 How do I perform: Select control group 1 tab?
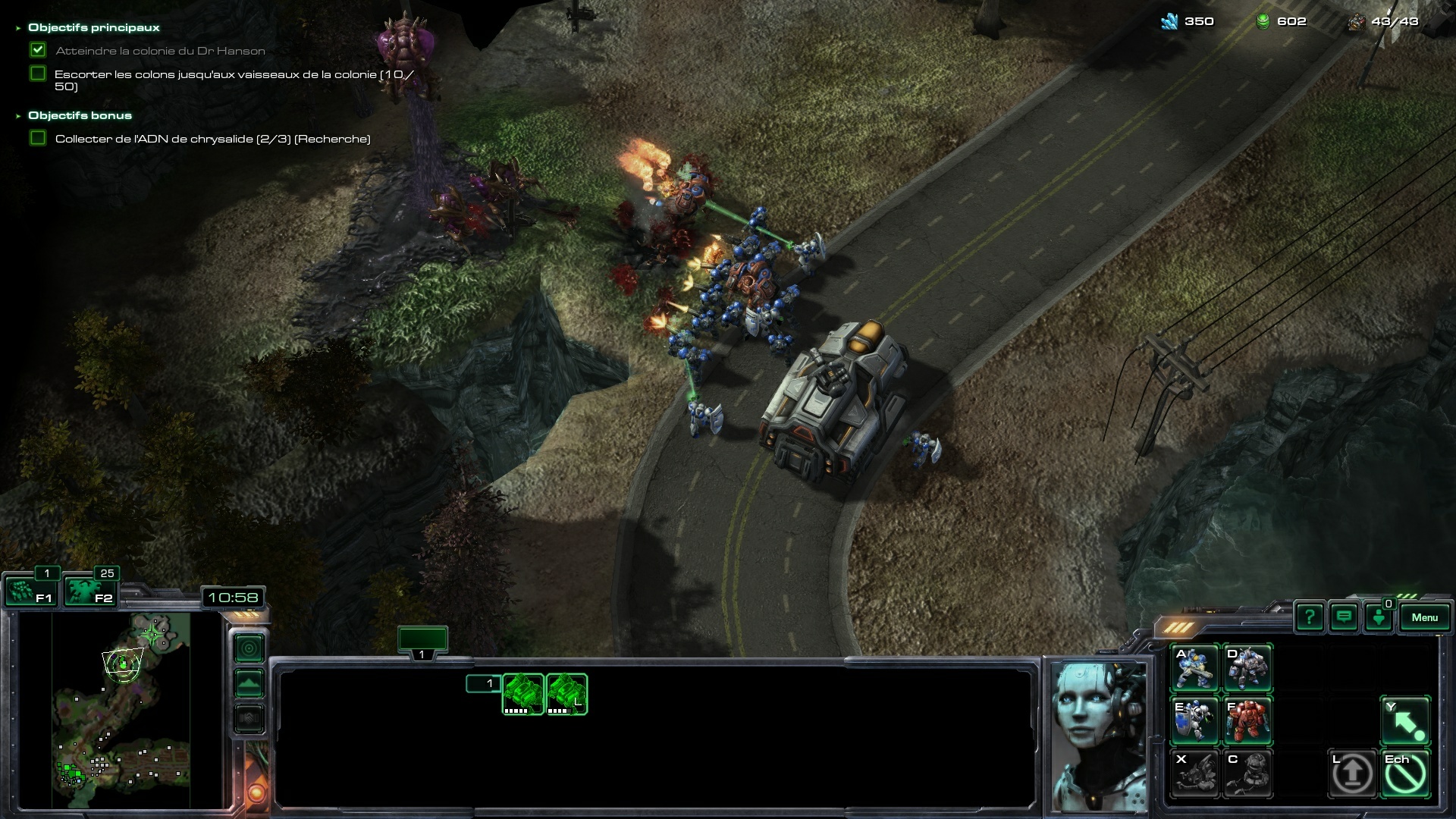click(x=422, y=641)
